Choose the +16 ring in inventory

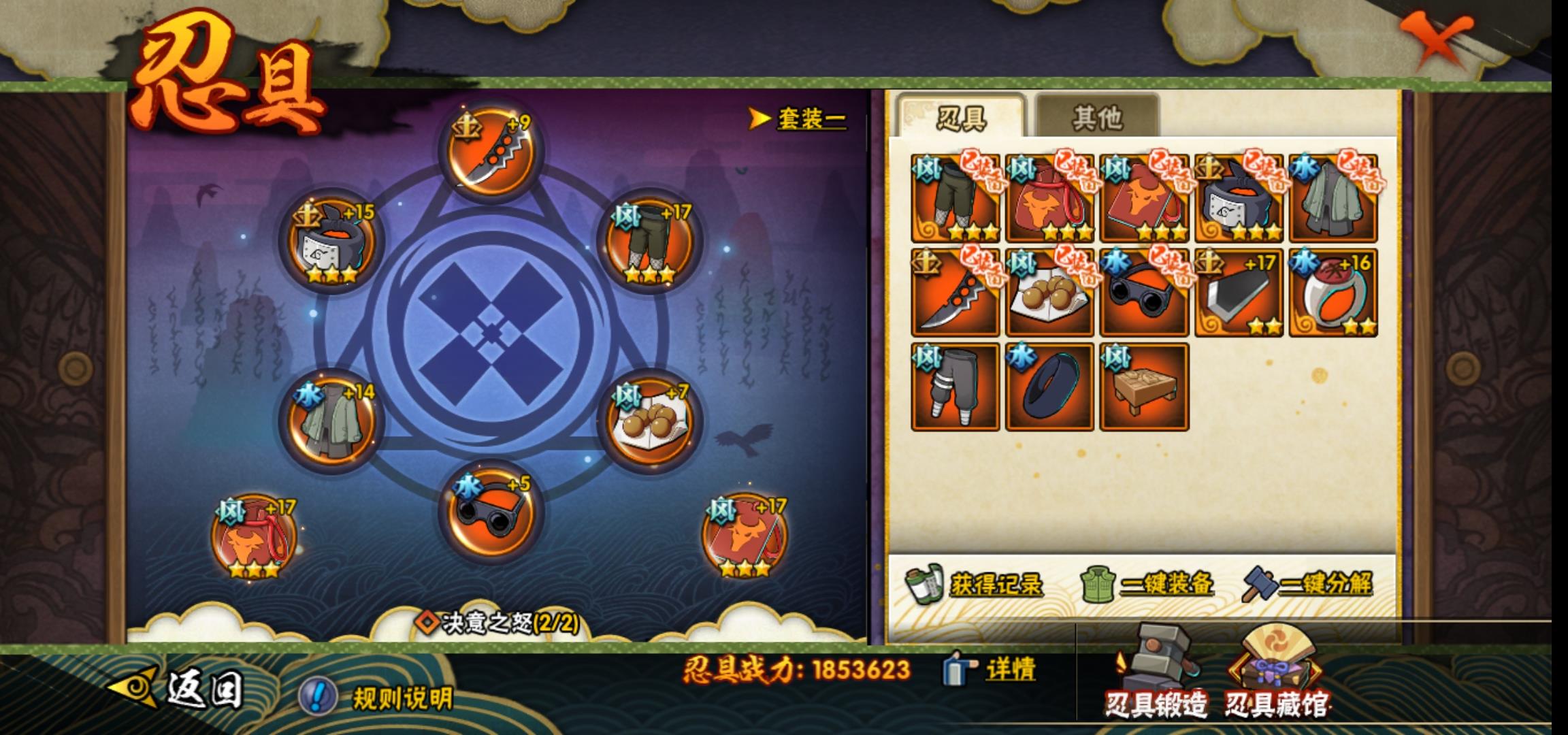tap(1333, 293)
